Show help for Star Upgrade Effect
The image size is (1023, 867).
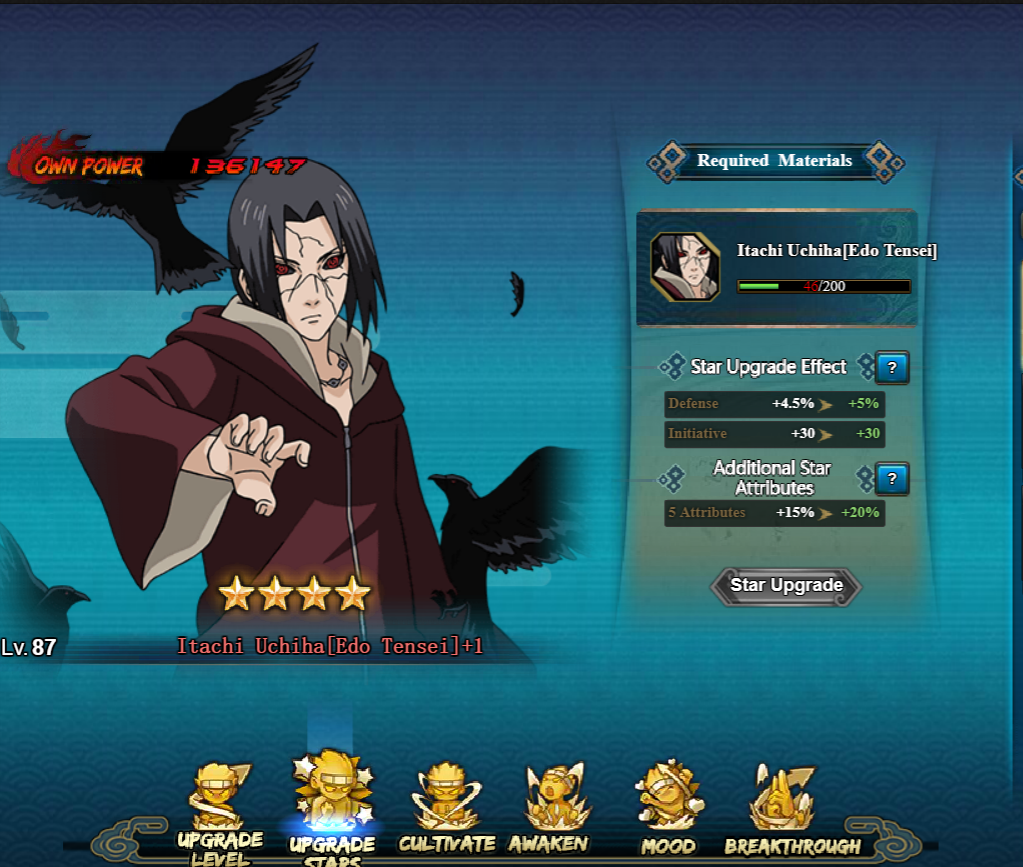click(891, 368)
